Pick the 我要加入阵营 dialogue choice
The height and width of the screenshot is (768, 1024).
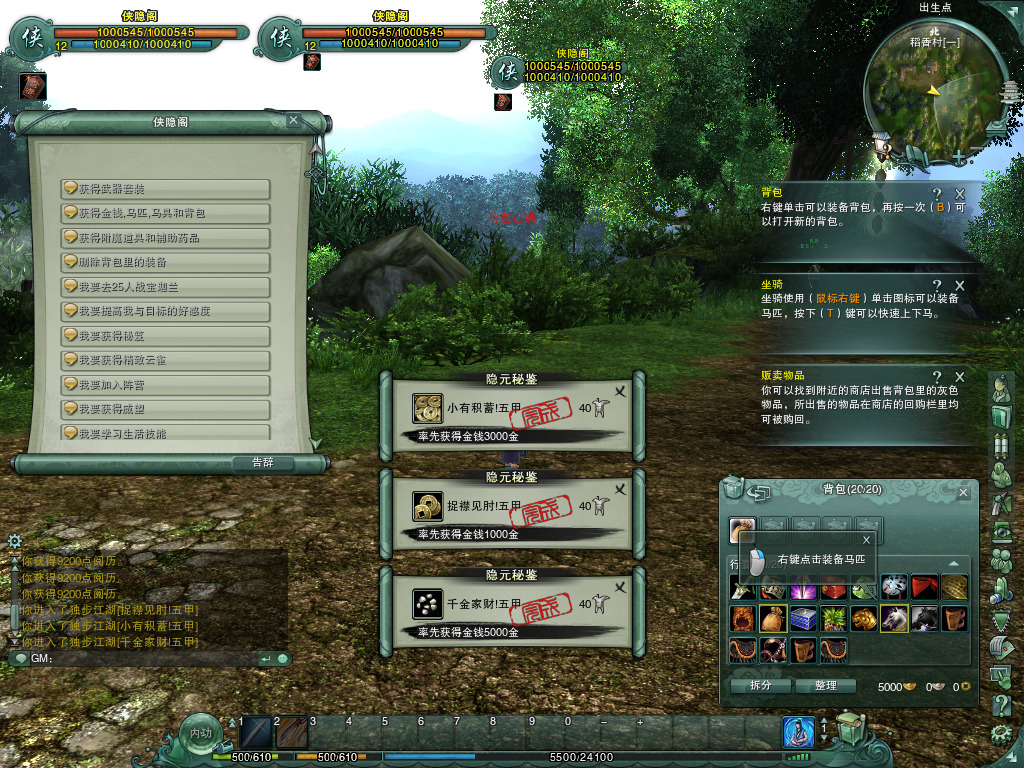pyautogui.click(x=166, y=385)
